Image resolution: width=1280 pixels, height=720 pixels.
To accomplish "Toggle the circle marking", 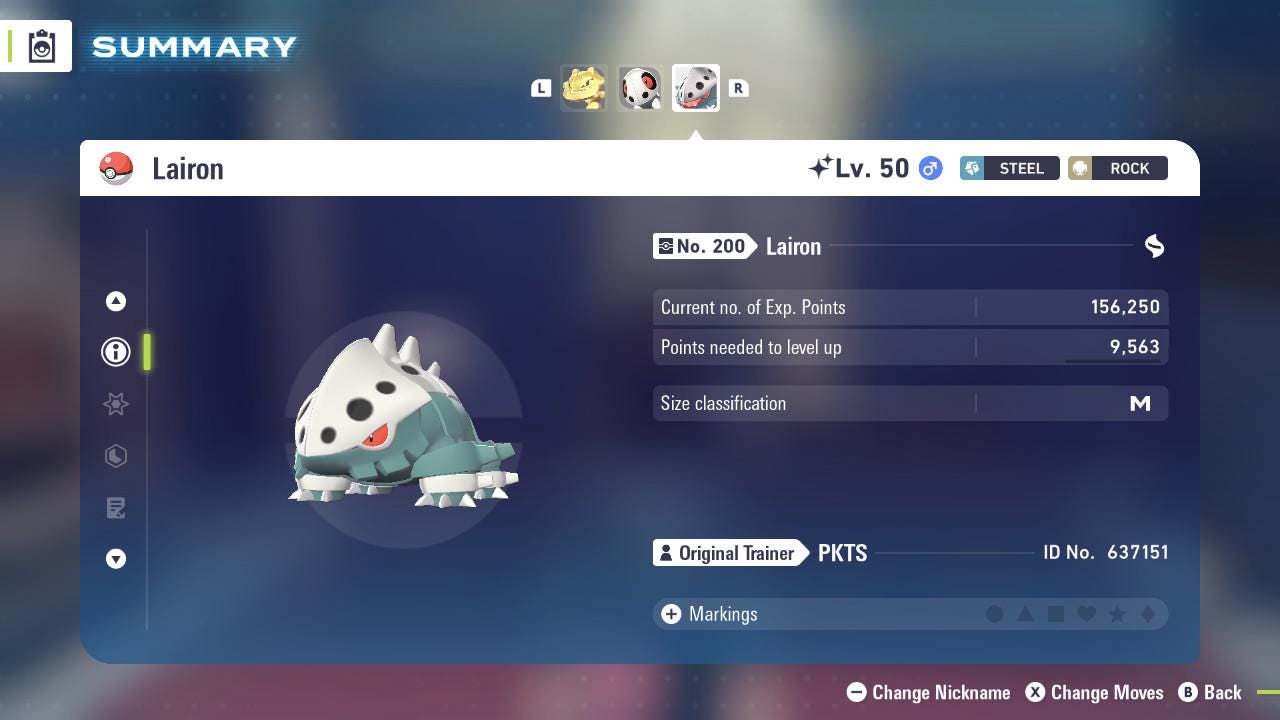I will [x=995, y=614].
